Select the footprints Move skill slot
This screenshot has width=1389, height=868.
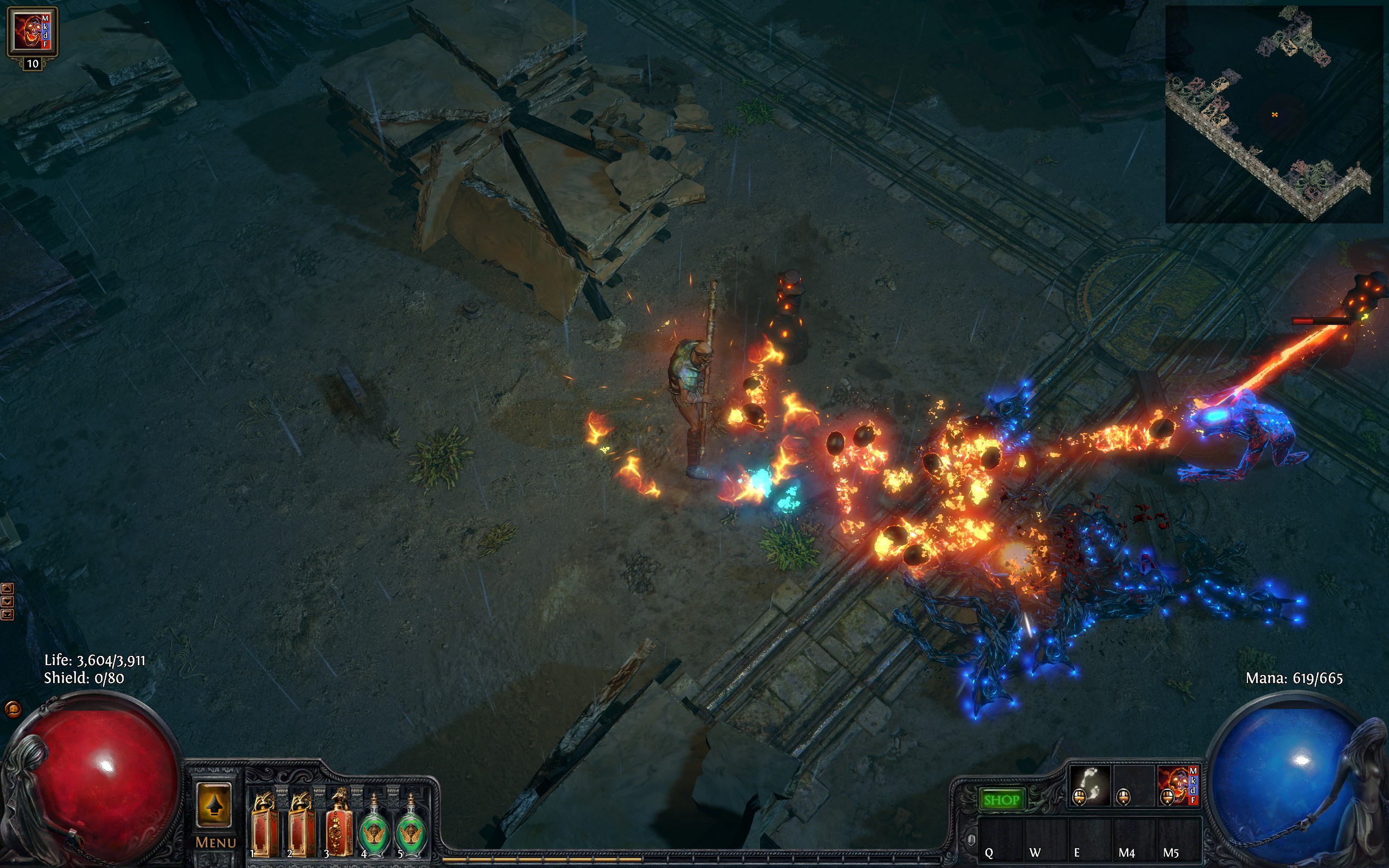point(1089,786)
